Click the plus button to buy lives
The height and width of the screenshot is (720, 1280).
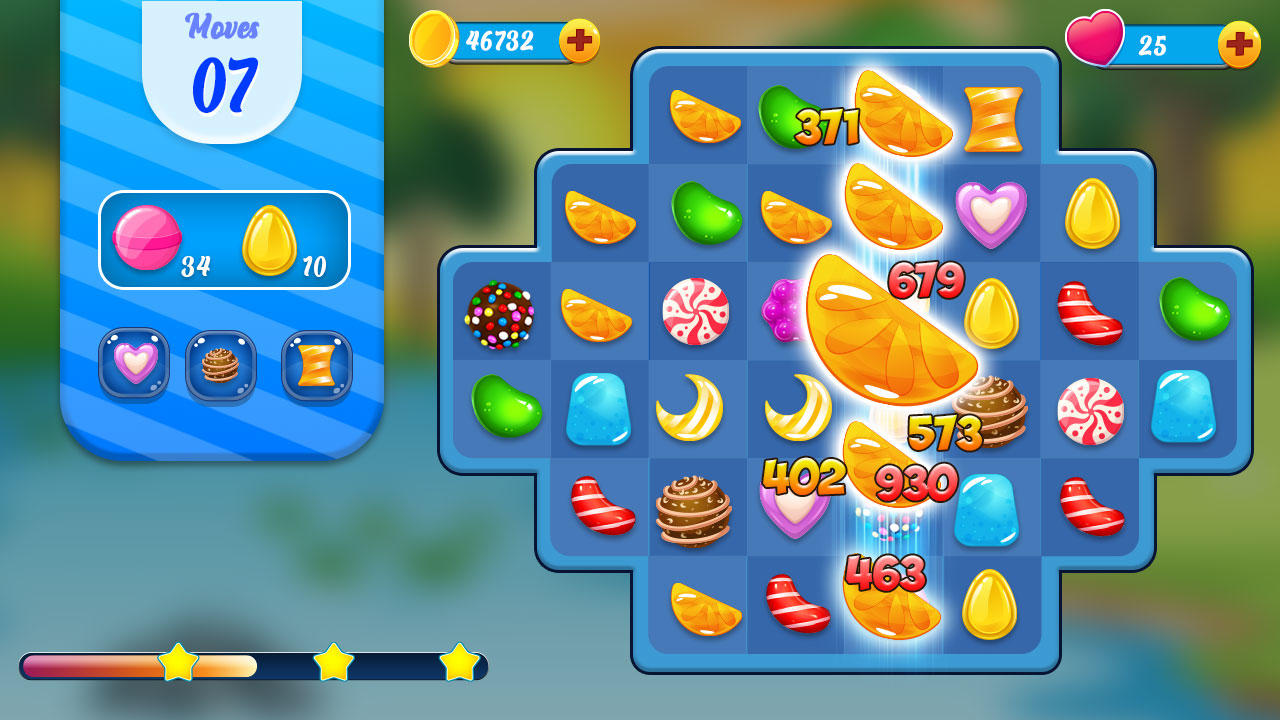pos(1240,44)
